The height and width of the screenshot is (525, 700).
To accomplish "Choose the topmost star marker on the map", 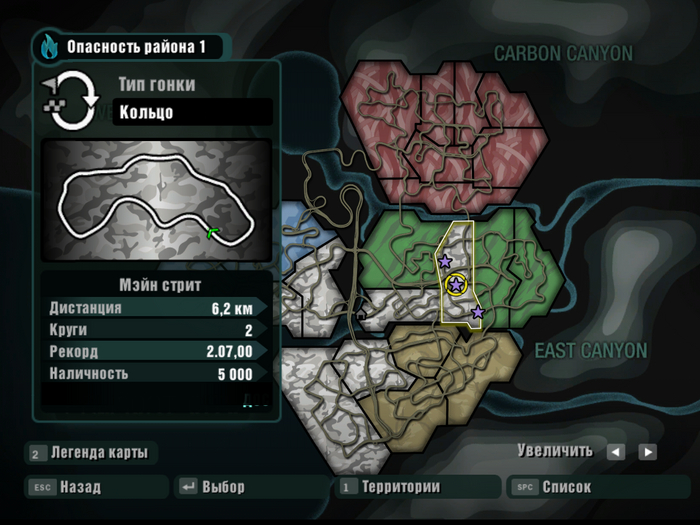I will 445,261.
